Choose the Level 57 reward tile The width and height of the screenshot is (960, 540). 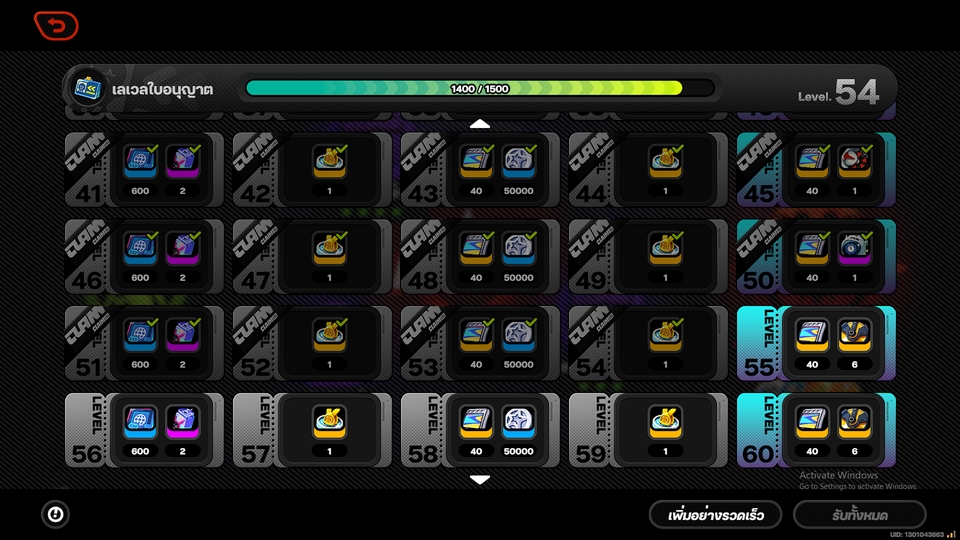pos(312,429)
